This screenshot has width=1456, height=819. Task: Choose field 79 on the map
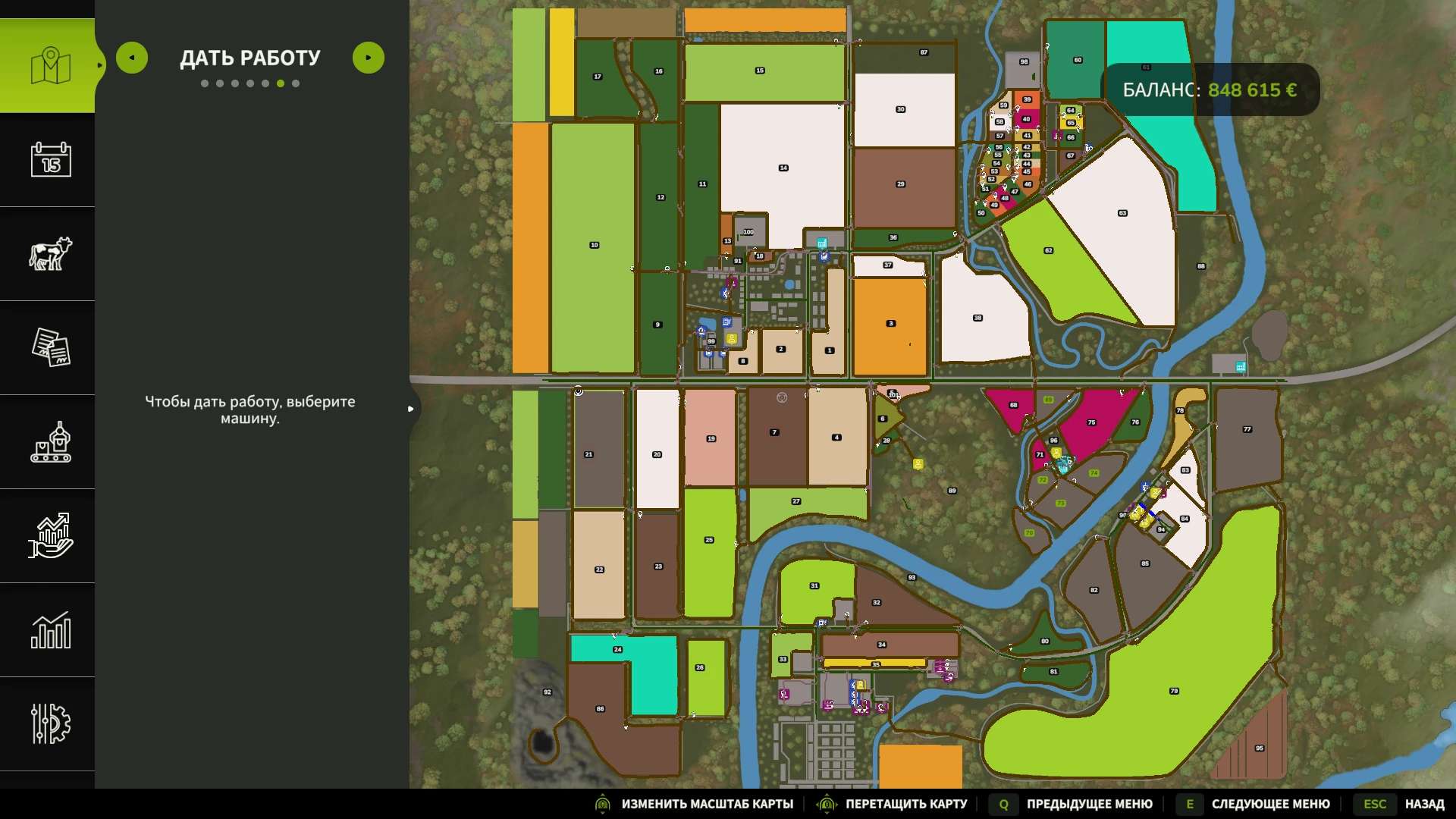coord(1174,691)
